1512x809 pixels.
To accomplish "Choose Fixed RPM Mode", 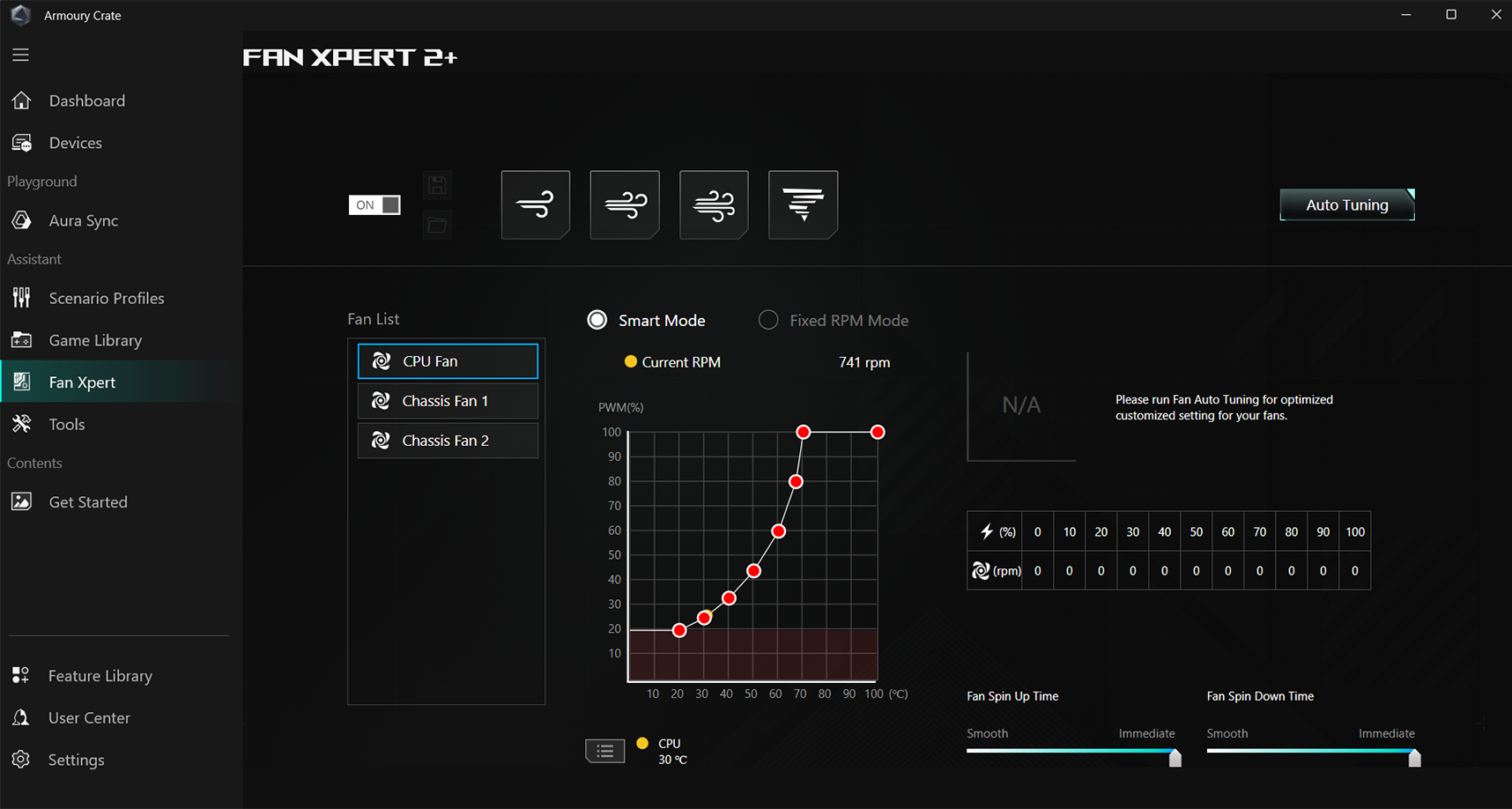I will 769,320.
